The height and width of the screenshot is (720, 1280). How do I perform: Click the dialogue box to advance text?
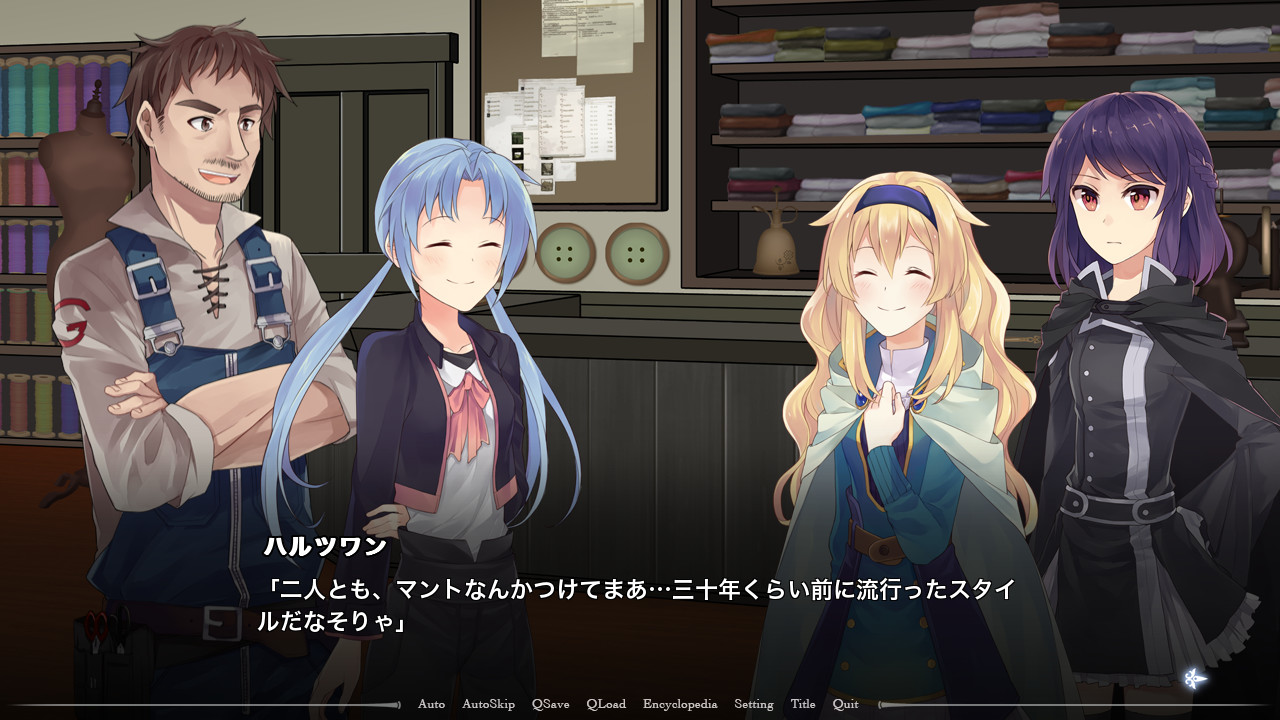click(640, 600)
